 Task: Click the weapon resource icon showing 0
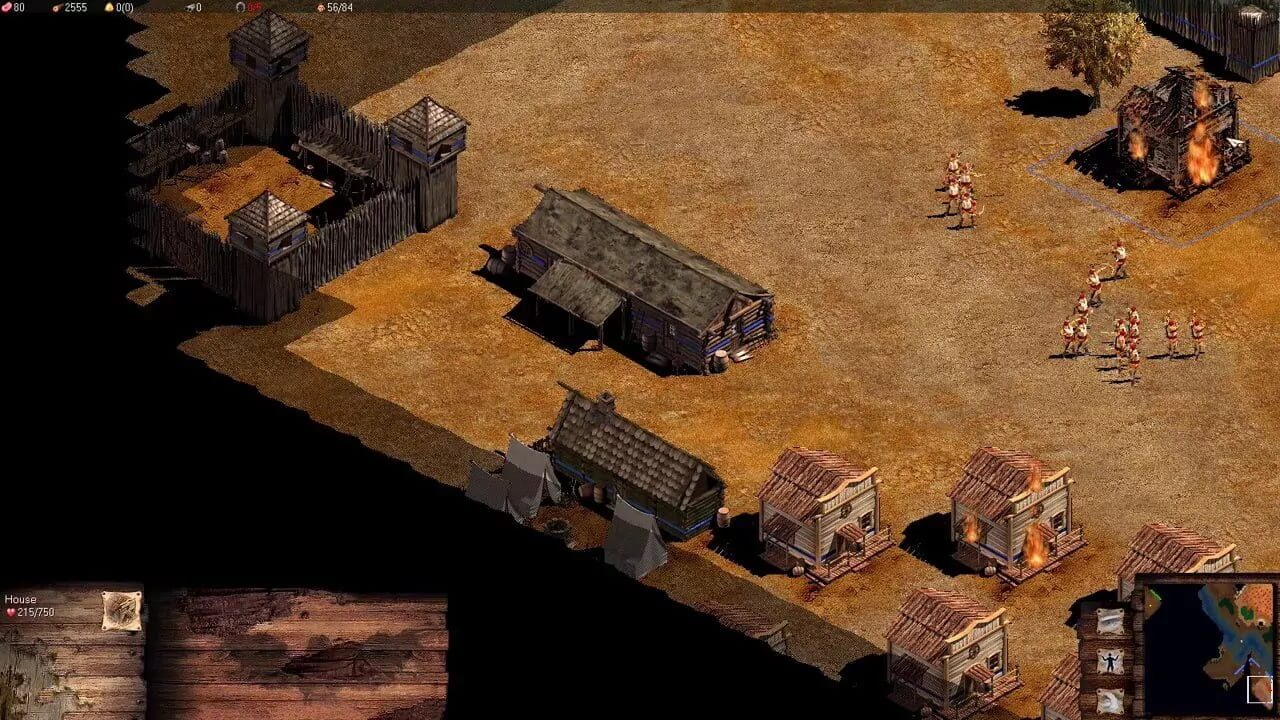click(189, 8)
